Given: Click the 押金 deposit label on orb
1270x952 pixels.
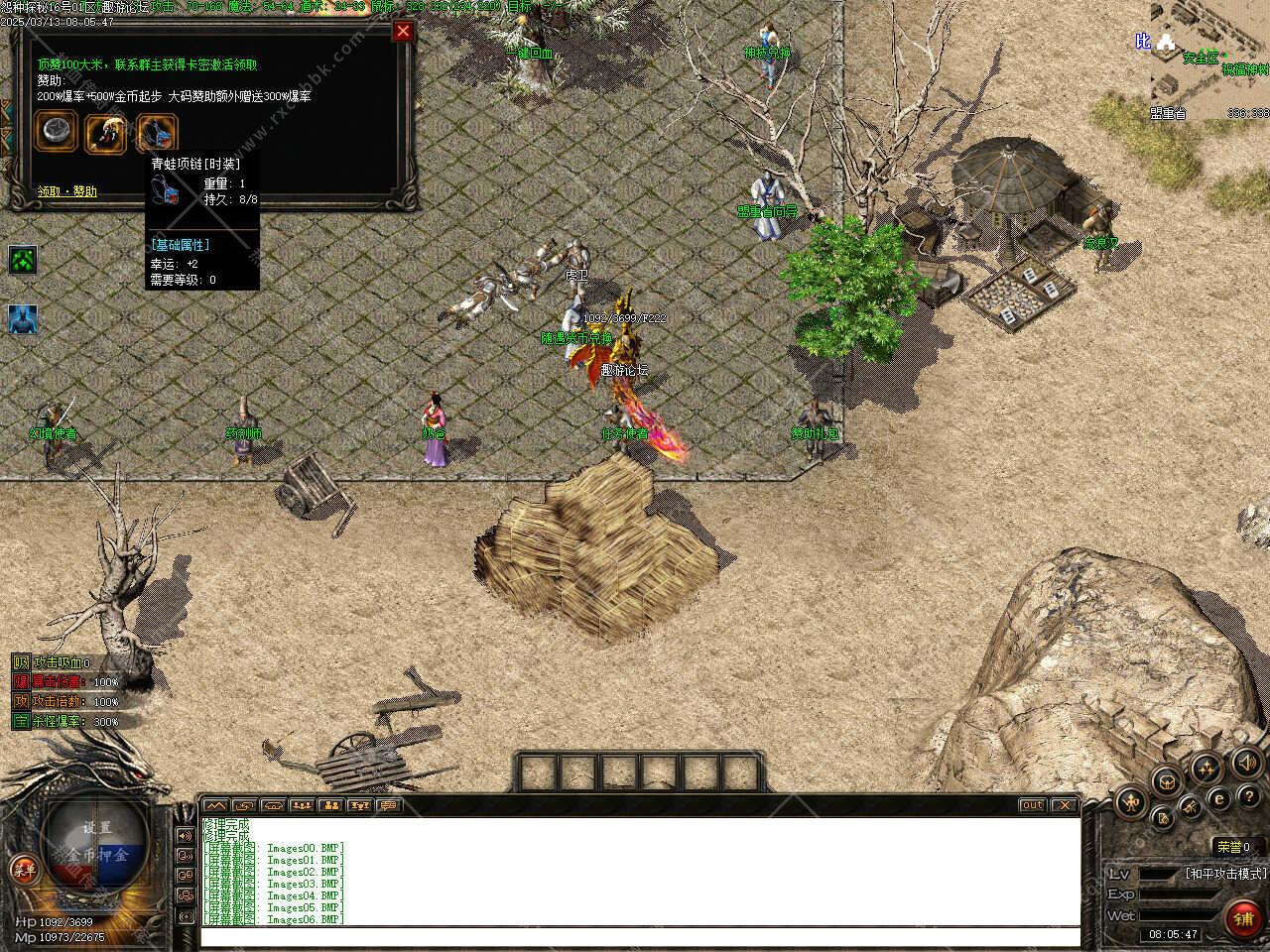Looking at the screenshot, I should pyautogui.click(x=114, y=854).
